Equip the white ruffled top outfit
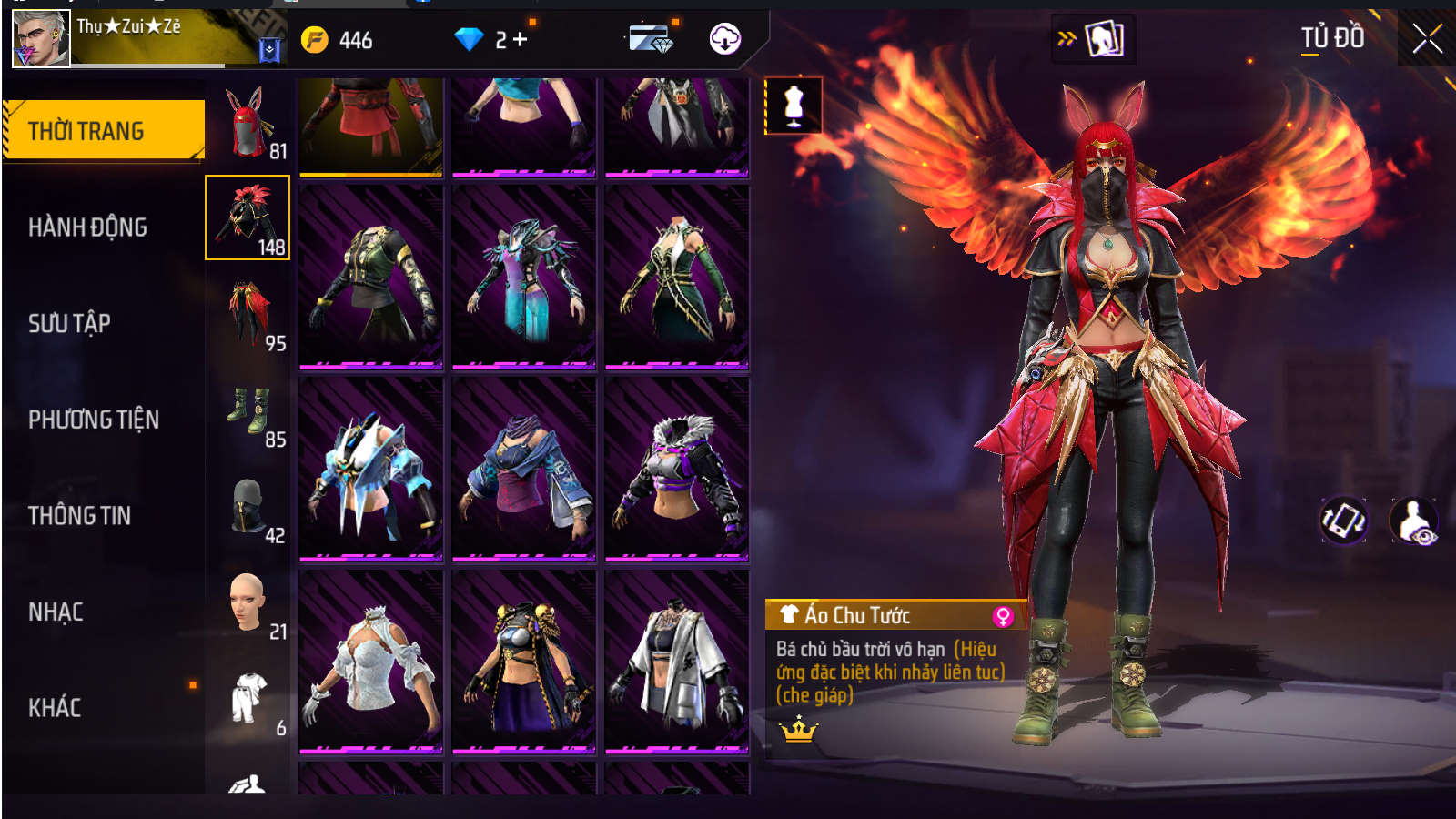Image resolution: width=1456 pixels, height=819 pixels. [x=370, y=662]
